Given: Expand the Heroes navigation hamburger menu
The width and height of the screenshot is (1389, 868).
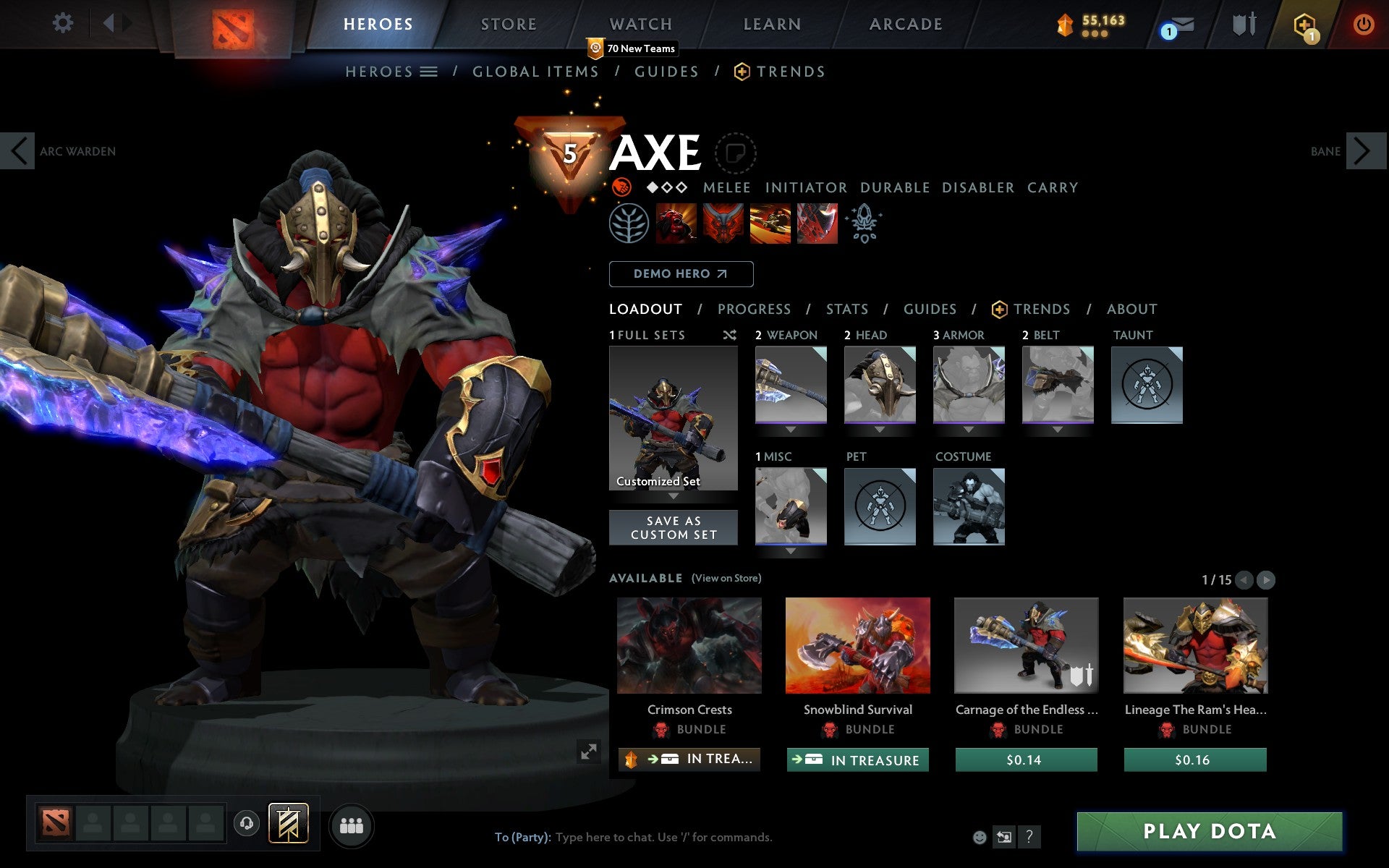Looking at the screenshot, I should point(428,72).
